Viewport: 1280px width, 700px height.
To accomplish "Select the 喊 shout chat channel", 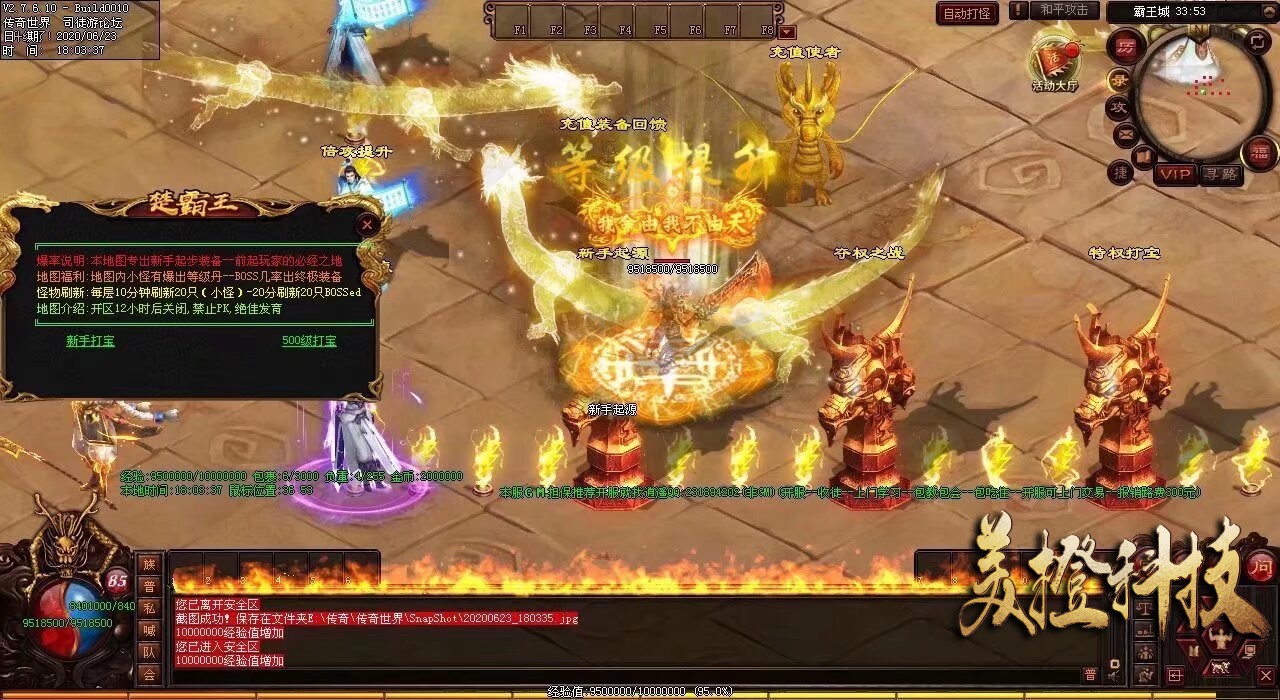I will 148,629.
